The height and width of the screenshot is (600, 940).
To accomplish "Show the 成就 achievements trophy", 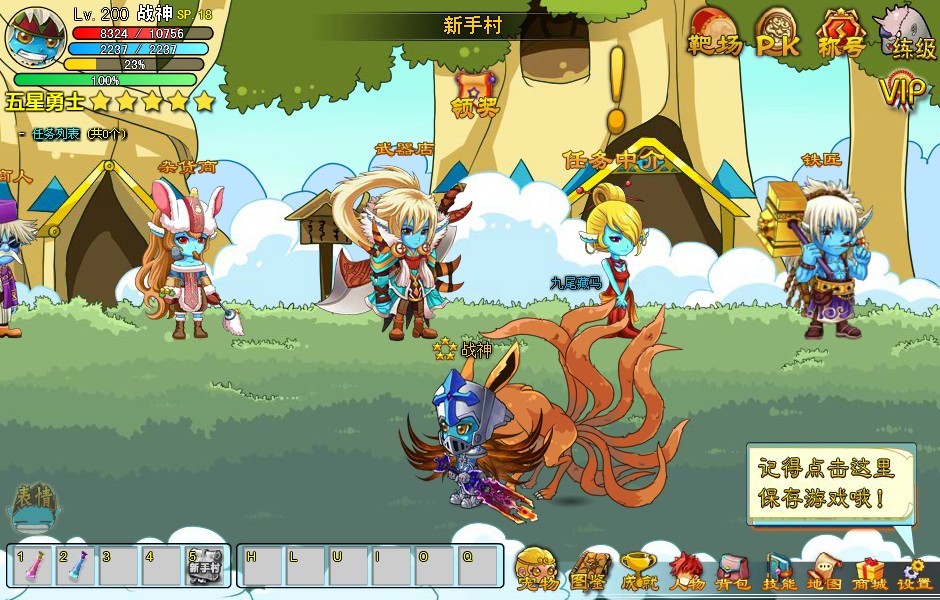I will (x=639, y=571).
